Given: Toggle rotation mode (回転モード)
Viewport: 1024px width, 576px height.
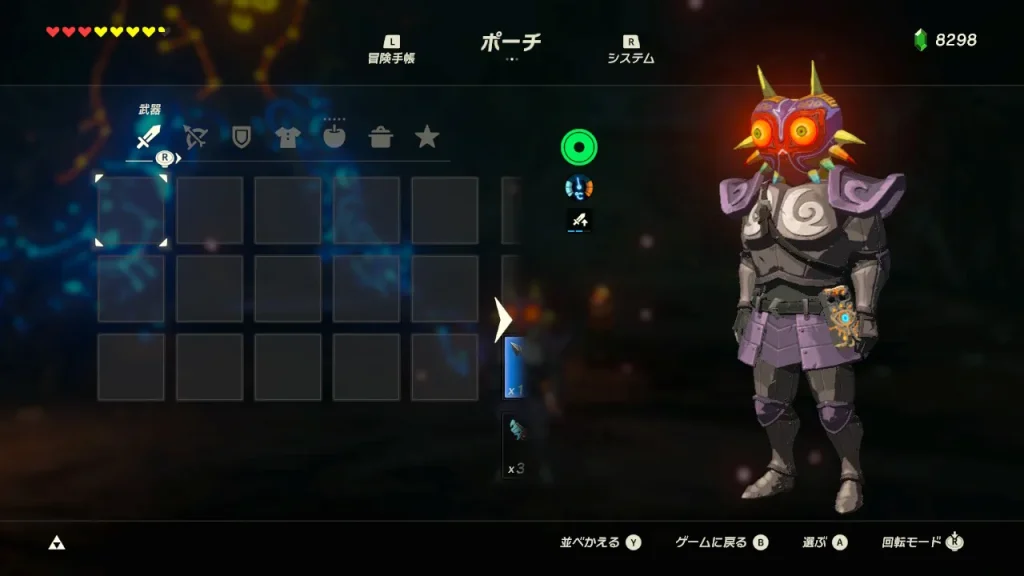Looking at the screenshot, I should pyautogui.click(x=922, y=542).
